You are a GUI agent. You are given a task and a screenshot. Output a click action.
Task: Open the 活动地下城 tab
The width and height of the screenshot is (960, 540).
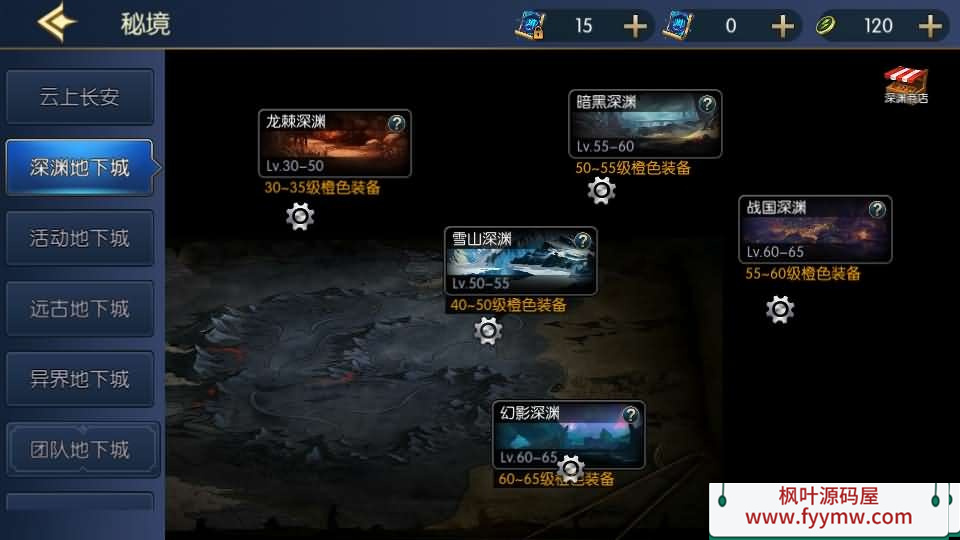(x=80, y=239)
